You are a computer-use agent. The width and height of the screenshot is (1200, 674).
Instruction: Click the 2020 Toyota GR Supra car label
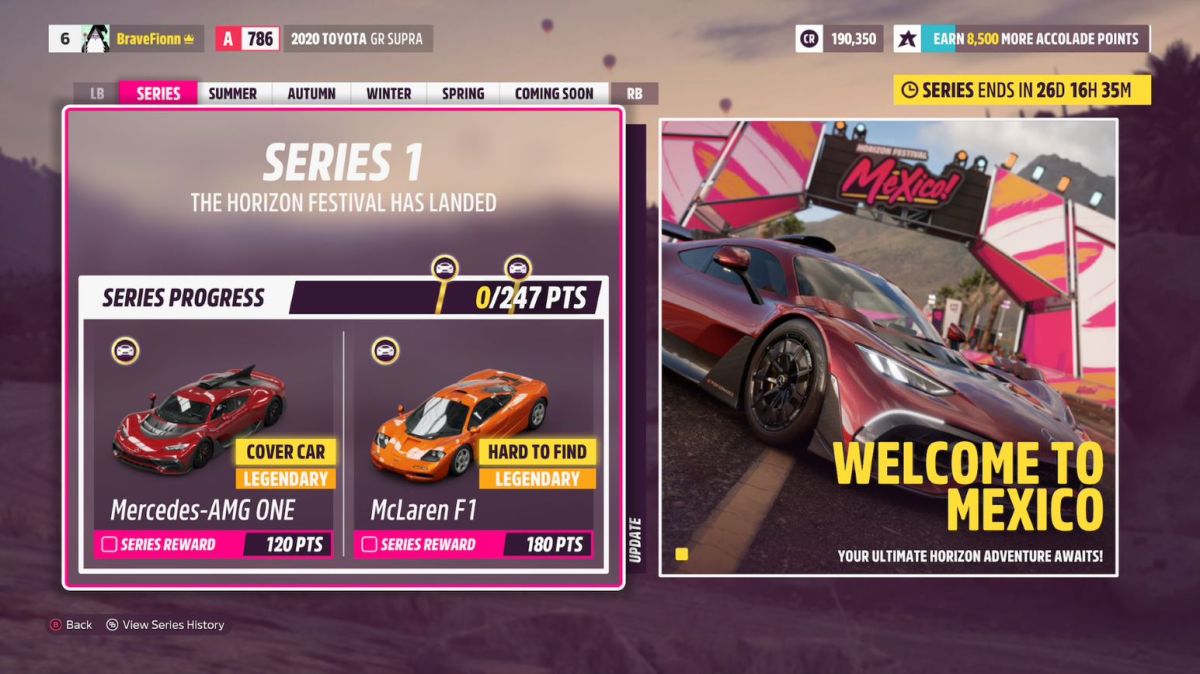(x=356, y=39)
